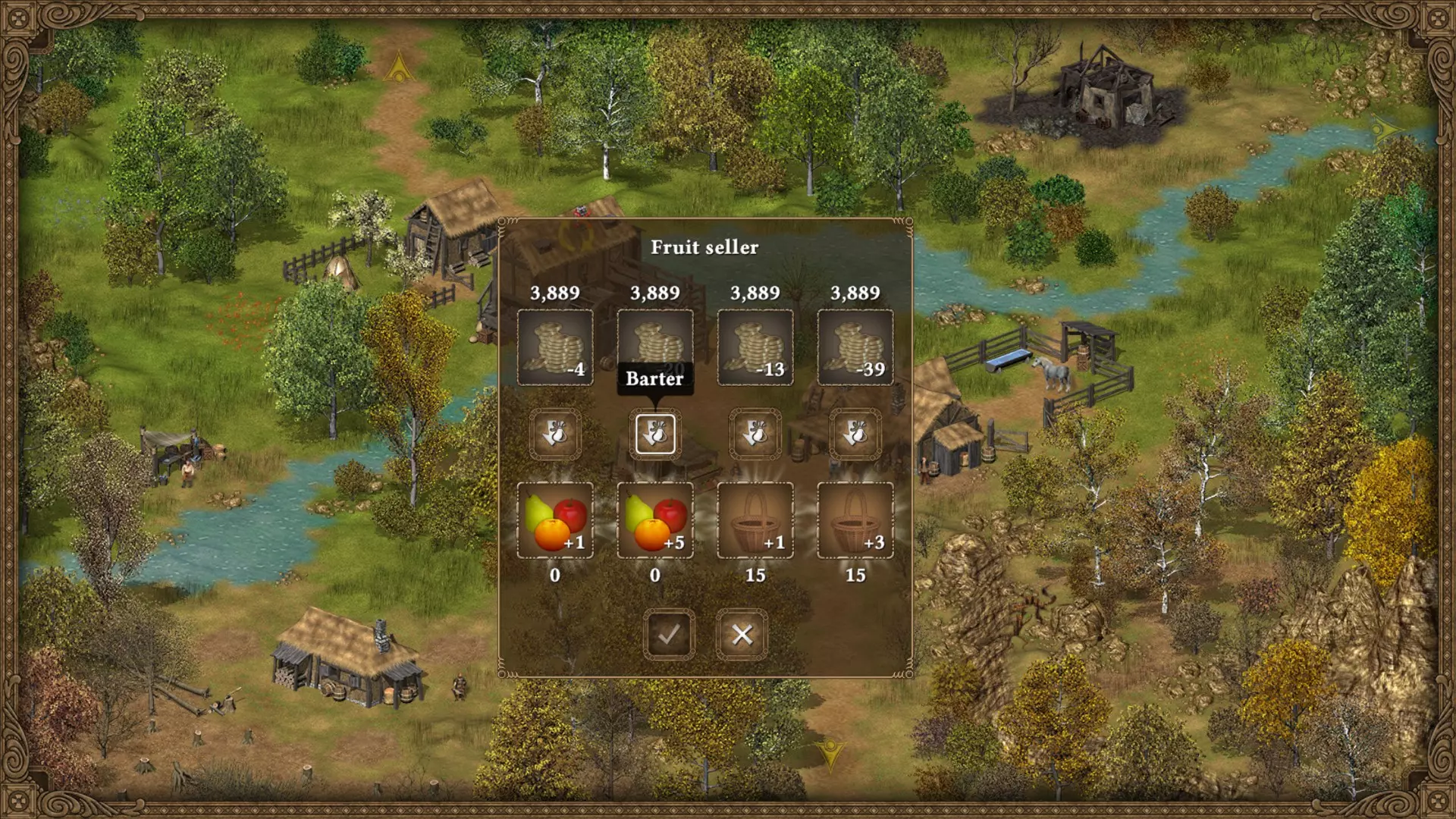Click the barter button for the 4-gold trade
The image size is (1456, 819).
(555, 435)
